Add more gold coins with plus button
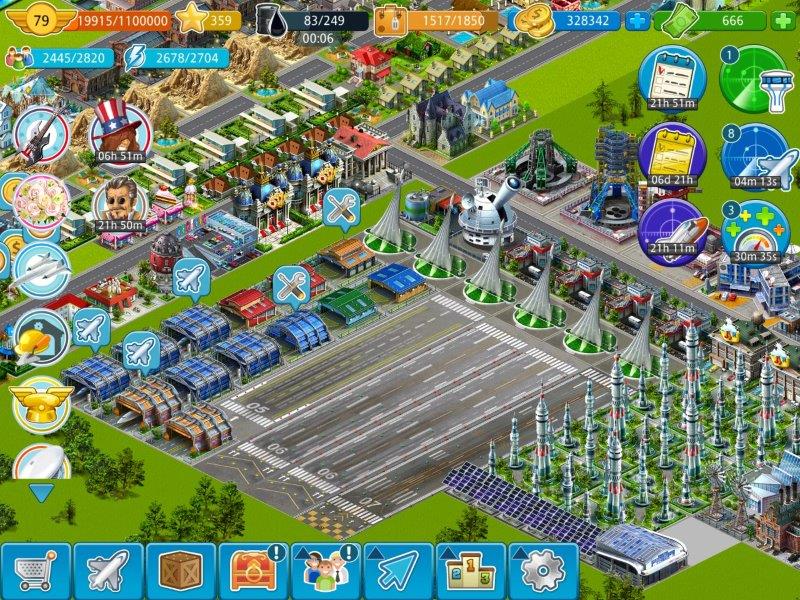Screen dimensions: 800x600 (637, 20)
